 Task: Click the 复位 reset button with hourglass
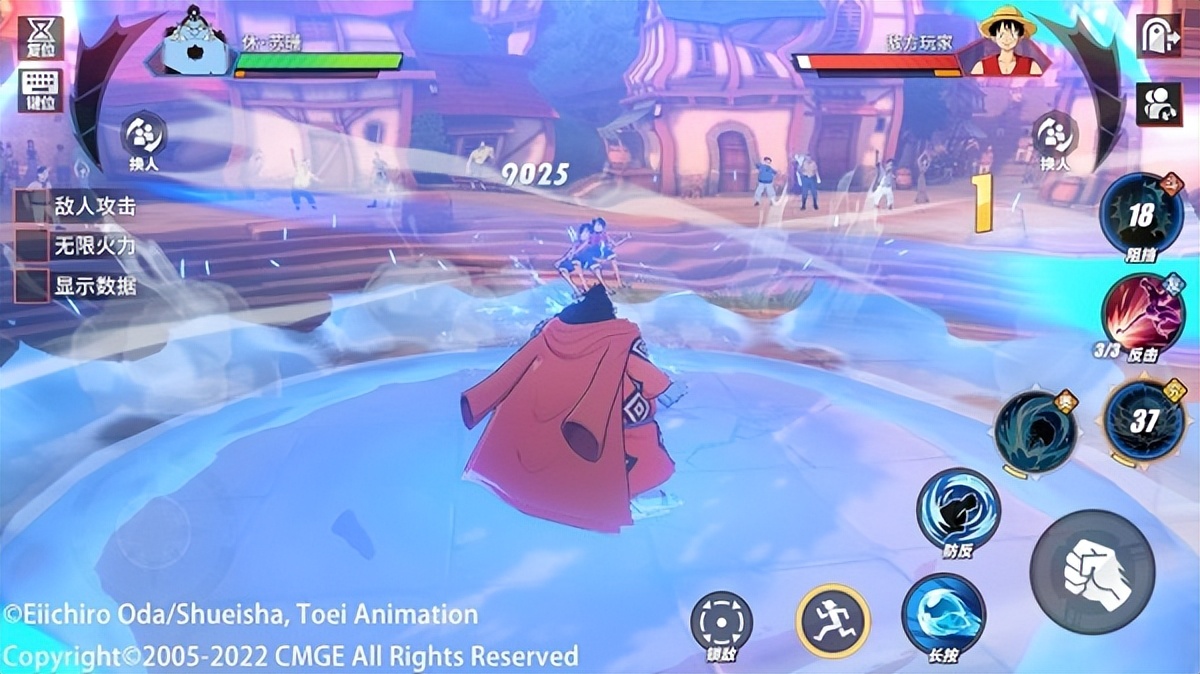[40, 38]
